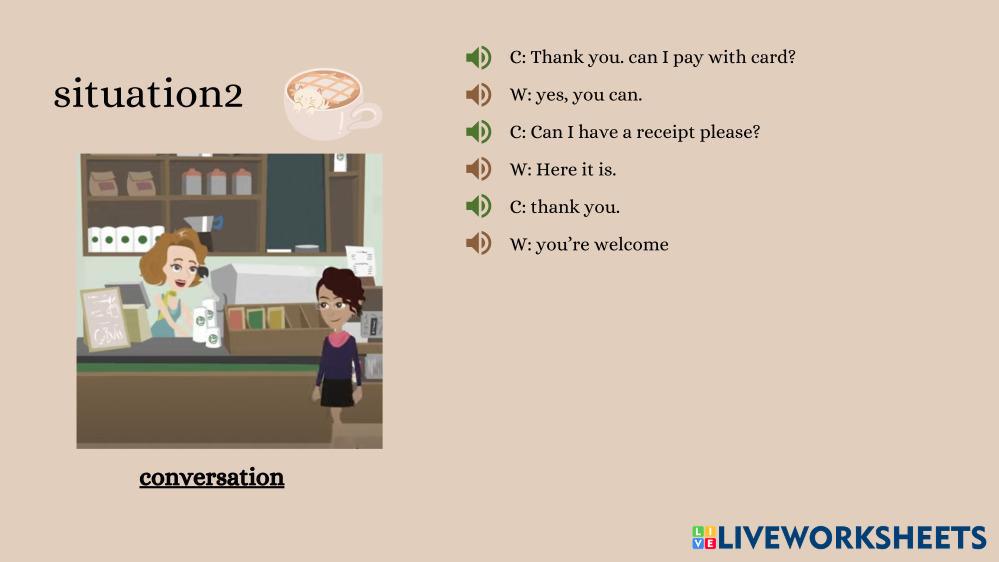Play audio for 'you're welcome'
Screen dimensions: 999x562
[x=478, y=243]
